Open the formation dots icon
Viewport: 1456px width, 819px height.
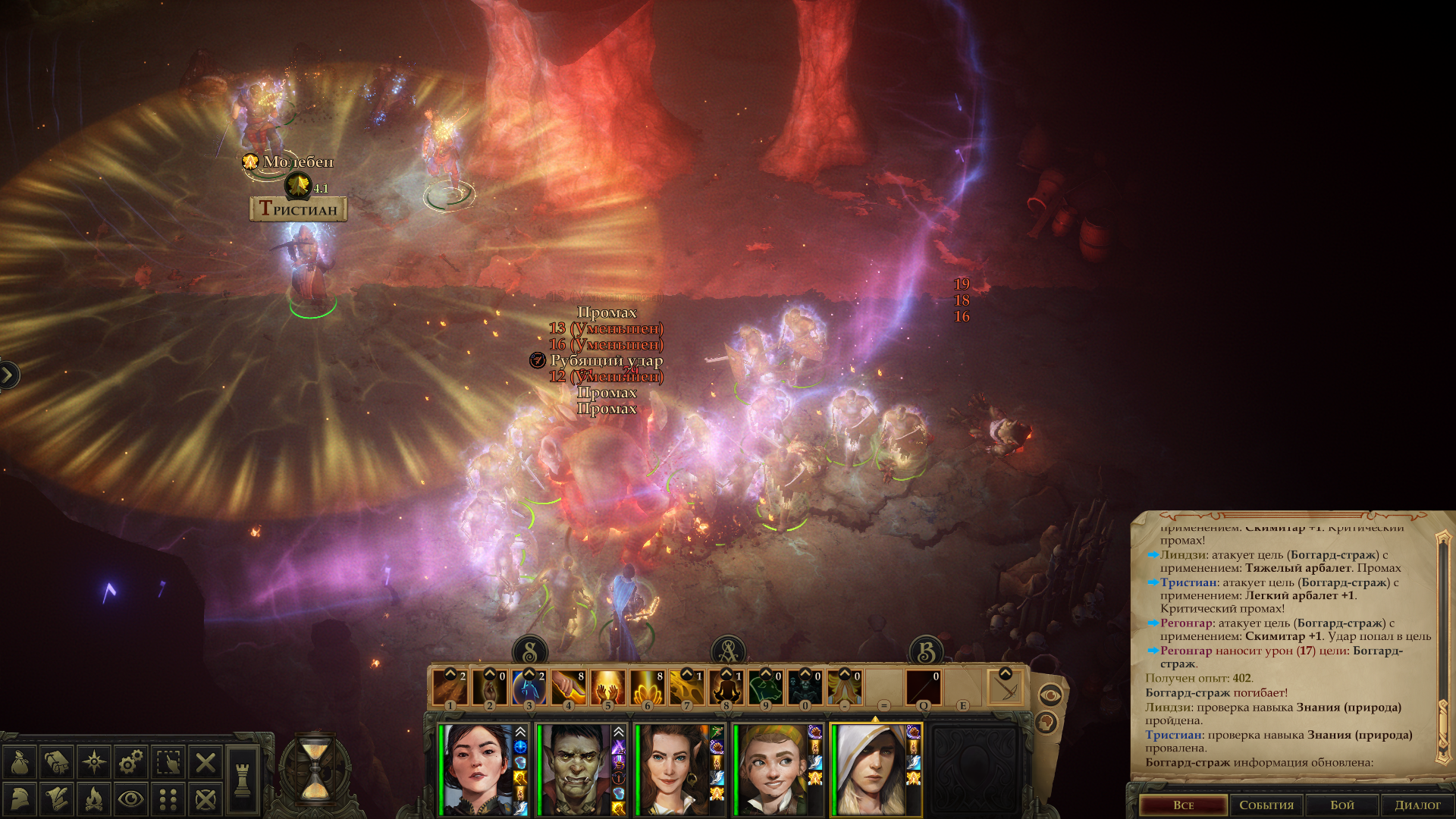tap(168, 799)
